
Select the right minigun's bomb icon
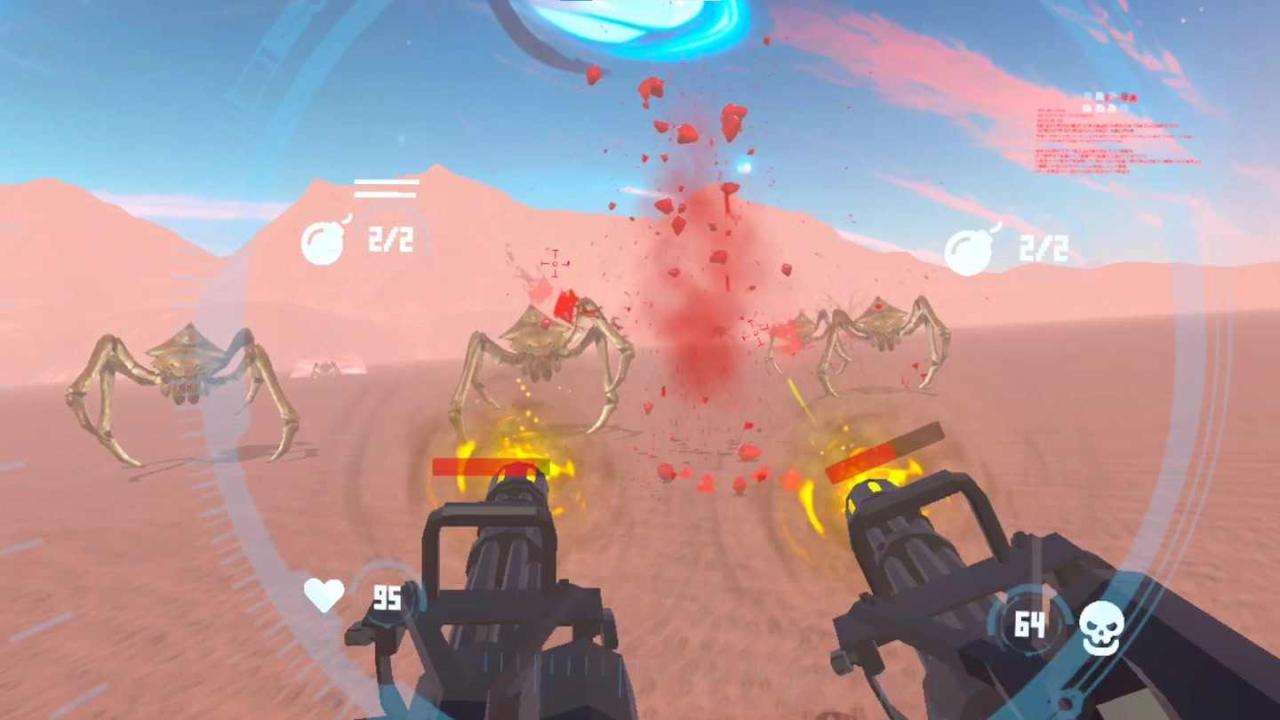969,250
